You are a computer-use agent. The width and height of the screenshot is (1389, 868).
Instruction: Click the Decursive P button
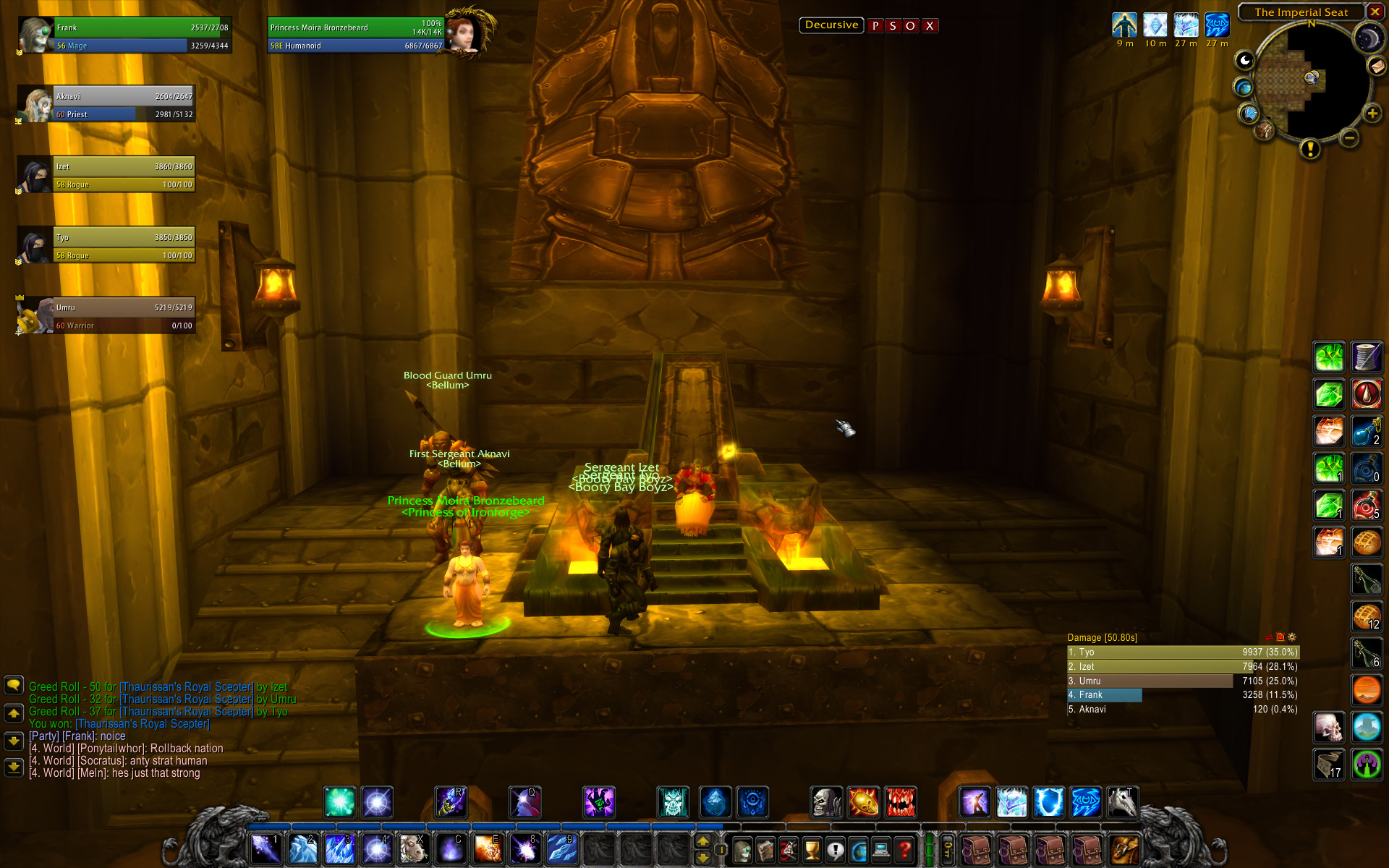tap(875, 26)
